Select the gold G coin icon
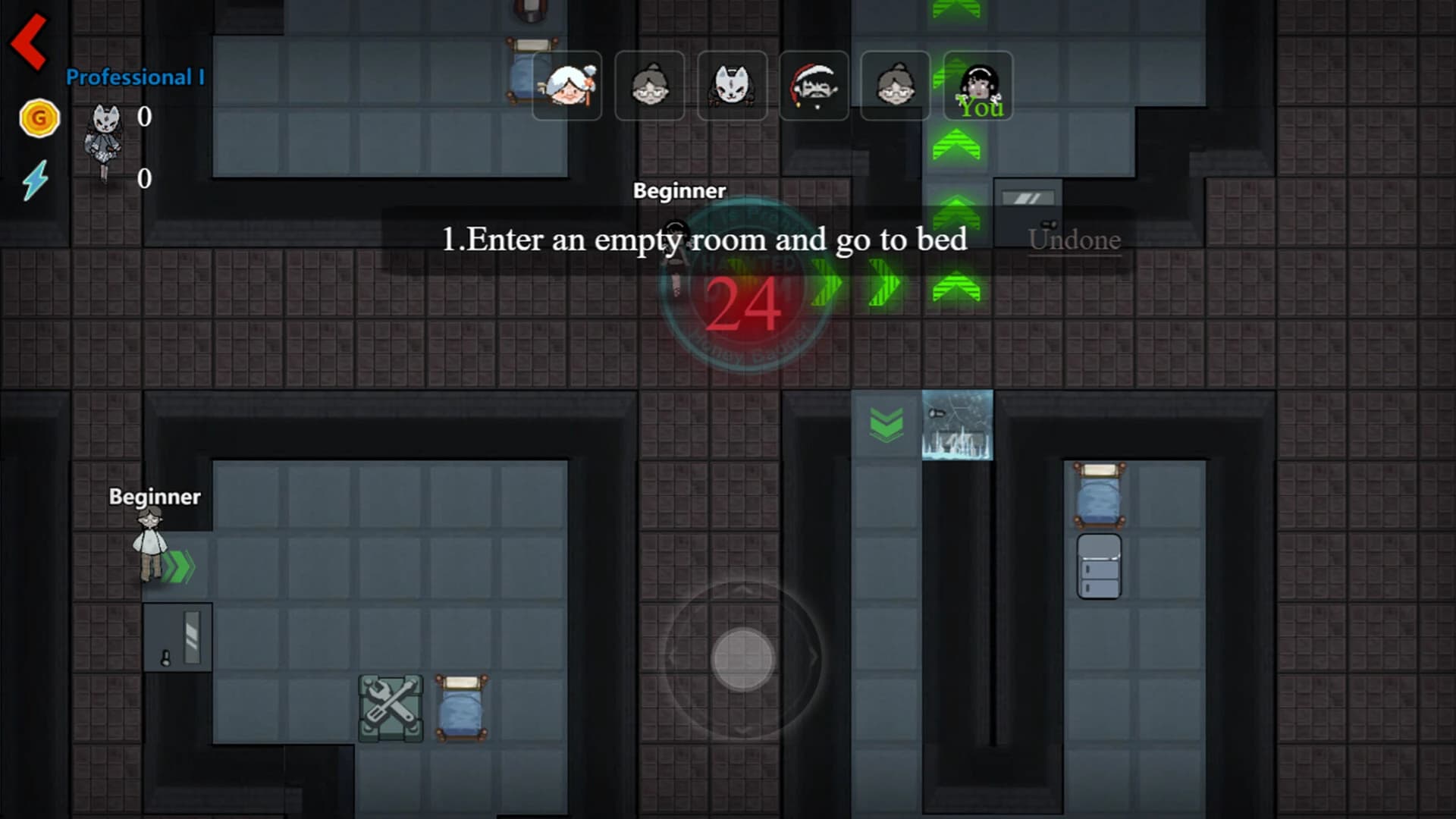 [39, 118]
